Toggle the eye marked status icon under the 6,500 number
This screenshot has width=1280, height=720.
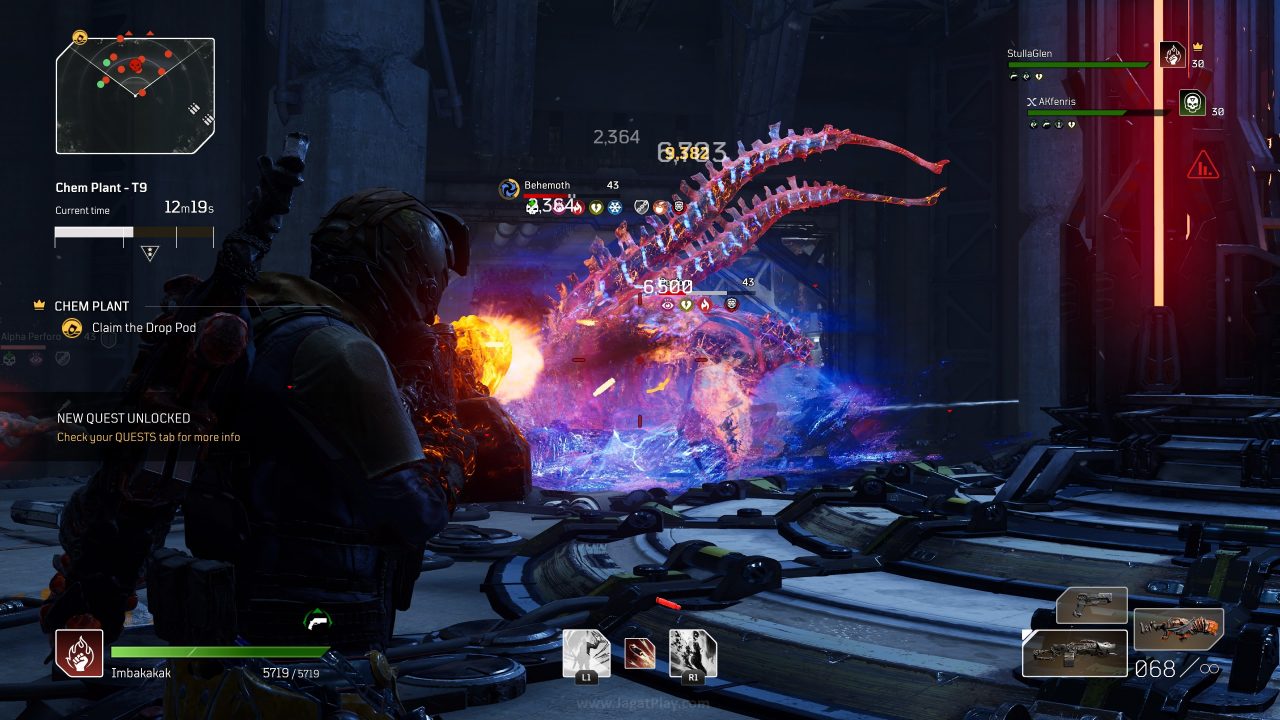667,305
